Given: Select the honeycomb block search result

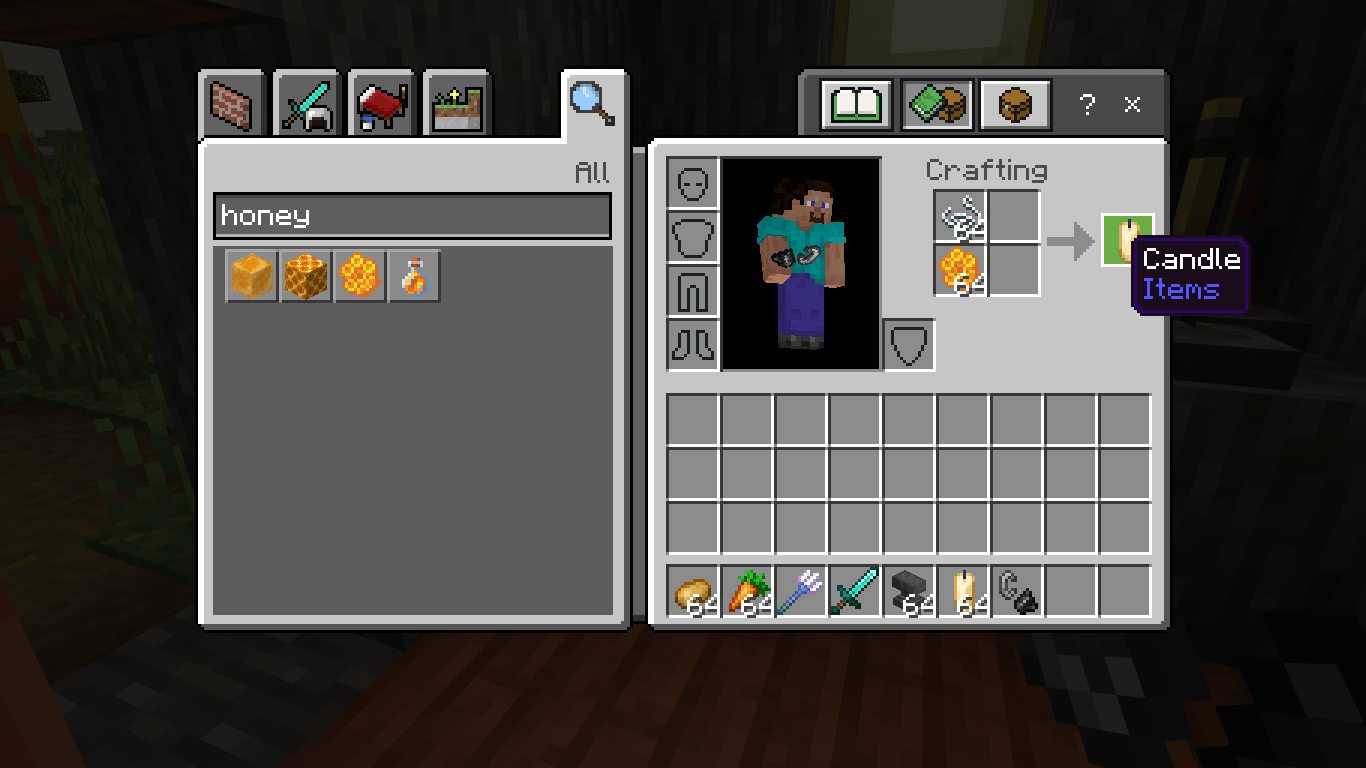Looking at the screenshot, I should (x=305, y=276).
